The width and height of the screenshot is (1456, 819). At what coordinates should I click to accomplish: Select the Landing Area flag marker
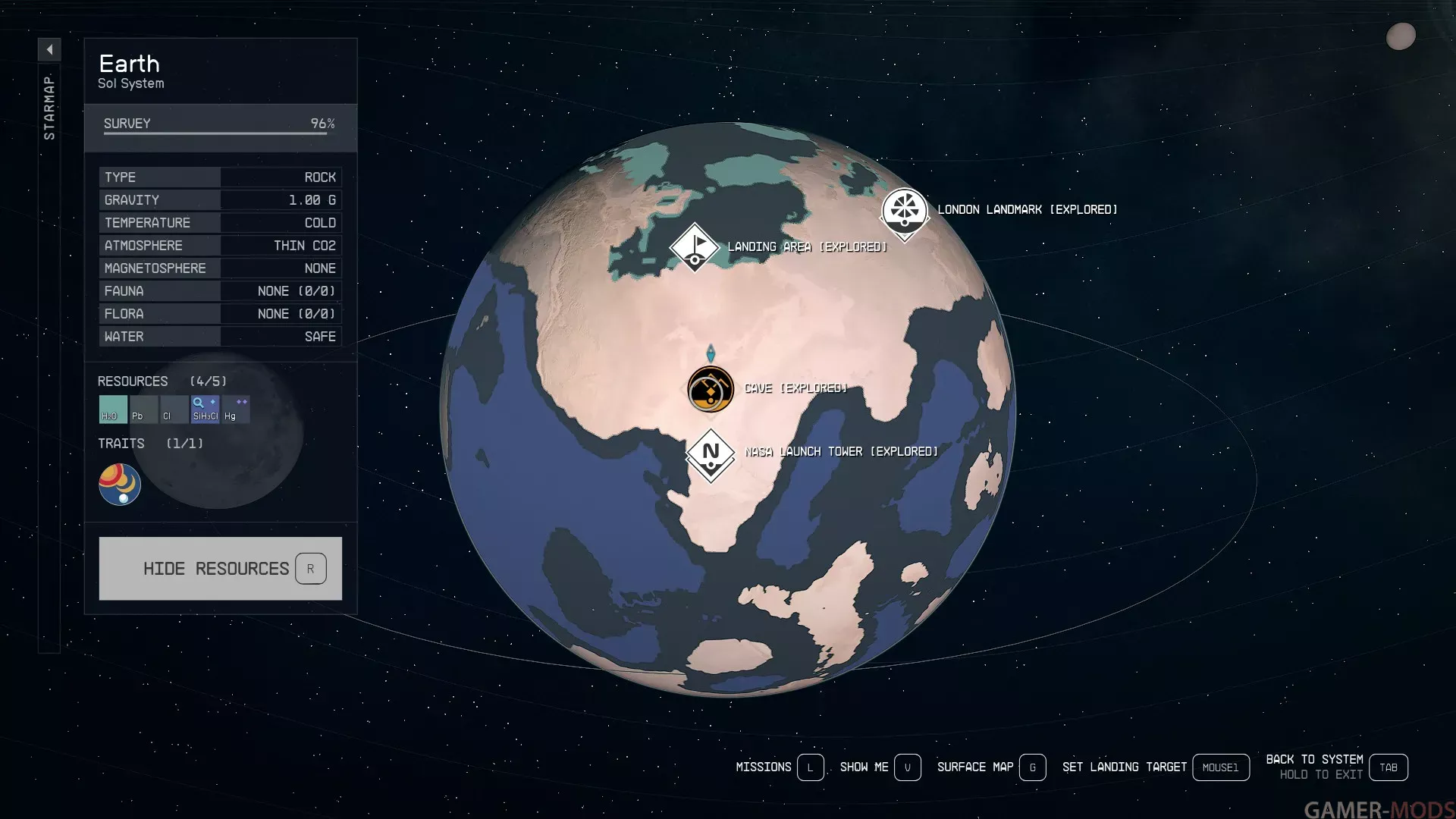point(695,247)
